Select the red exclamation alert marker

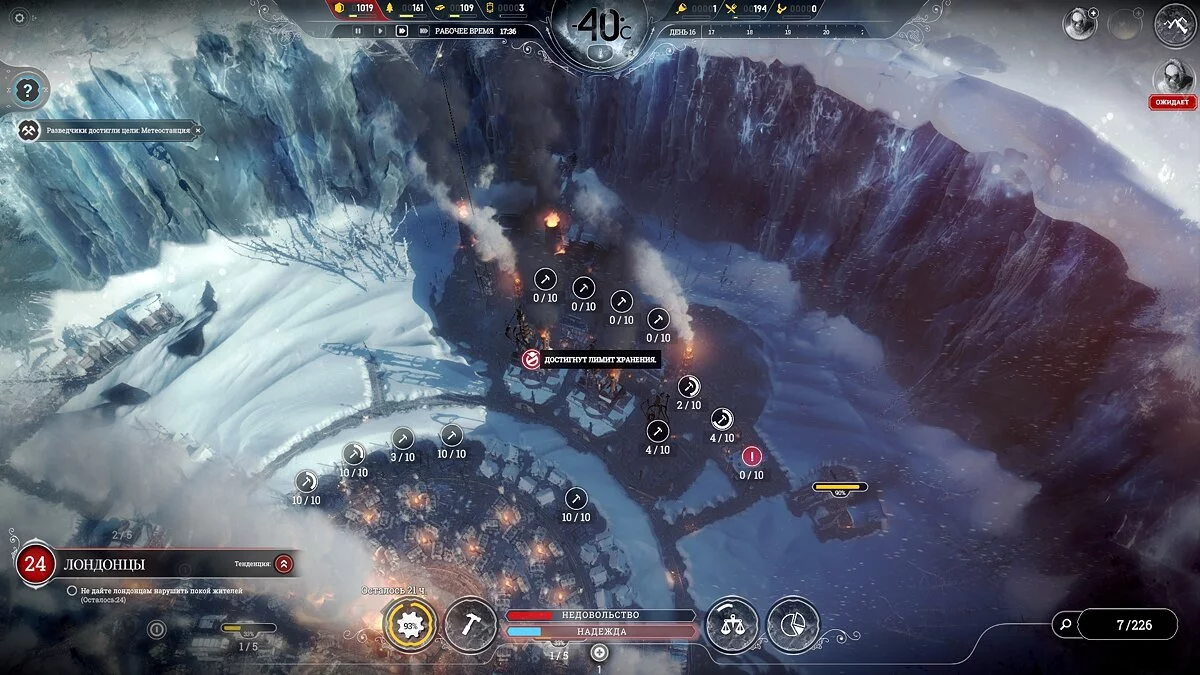[751, 457]
